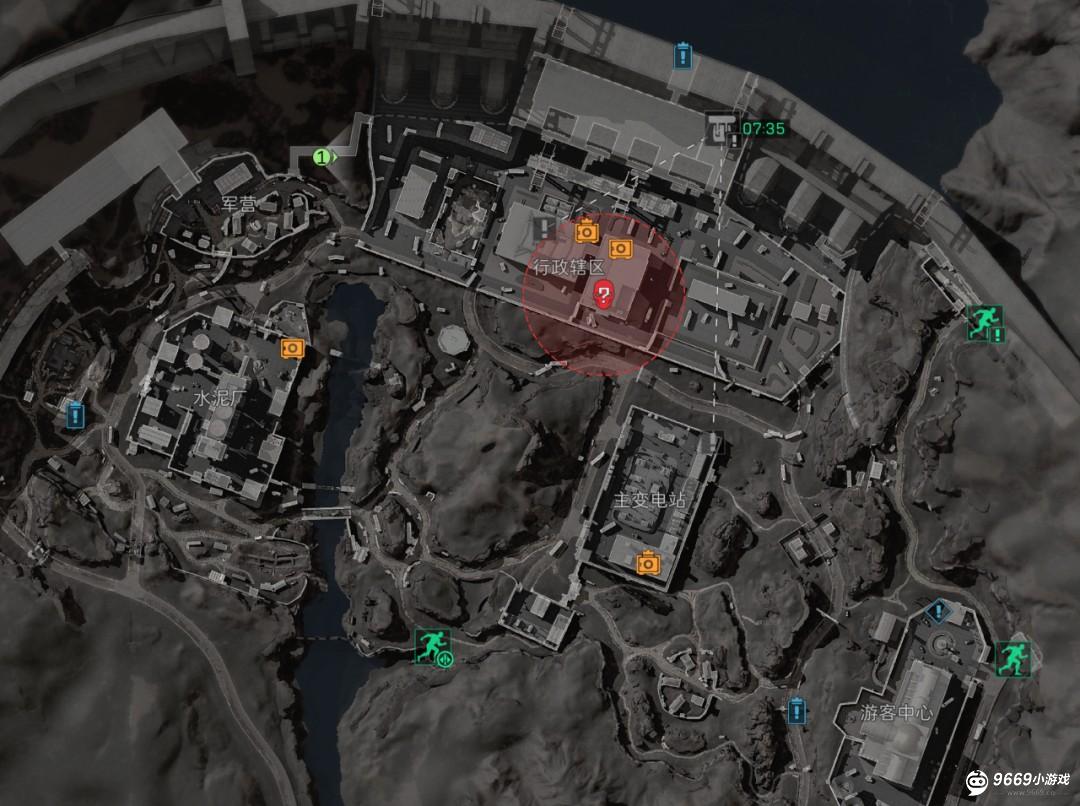The height and width of the screenshot is (806, 1080).
Task: Choose the extraction point beside 游客中心
Action: click(x=1011, y=656)
